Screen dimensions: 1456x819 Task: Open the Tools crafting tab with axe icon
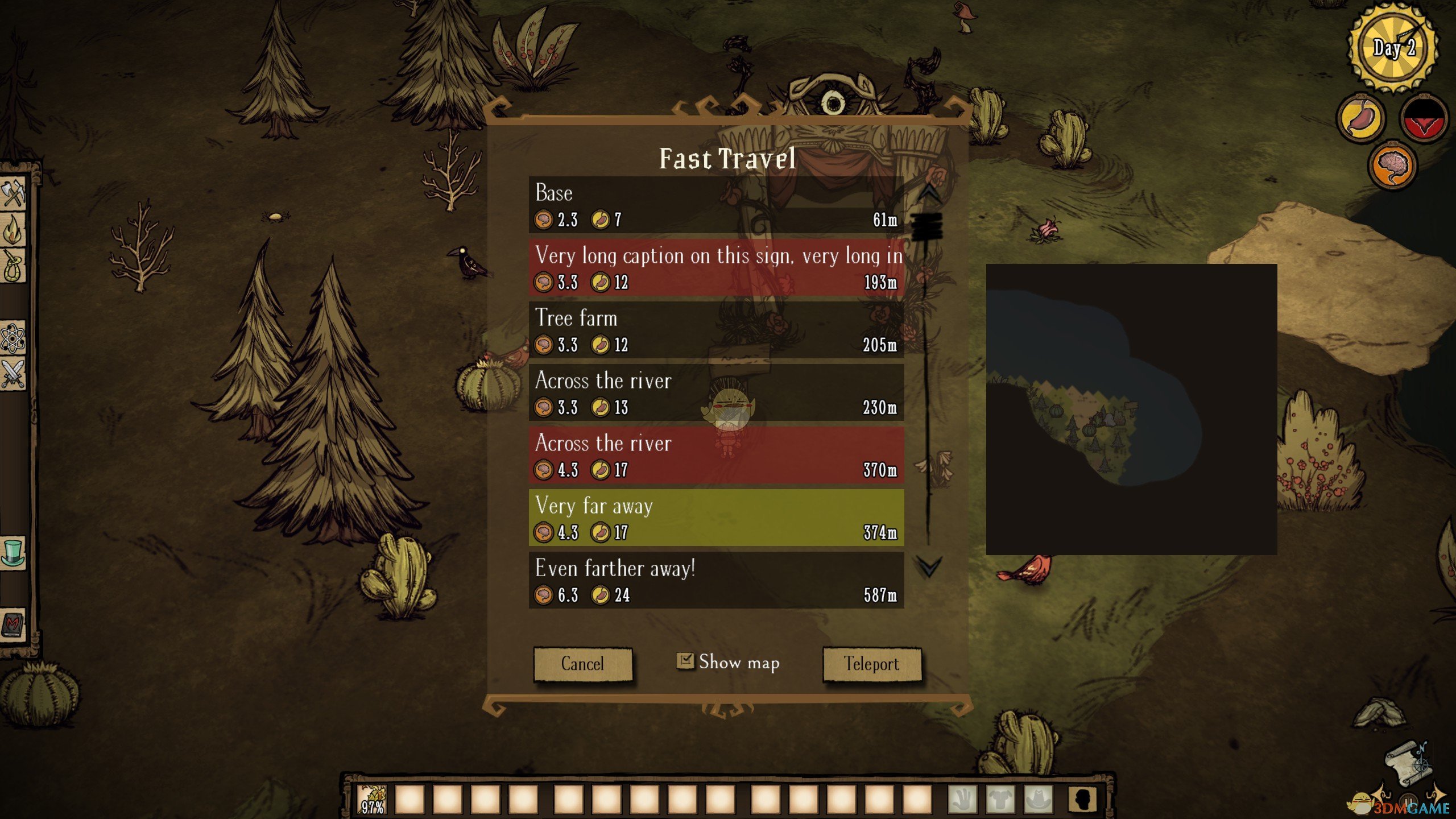click(13, 193)
